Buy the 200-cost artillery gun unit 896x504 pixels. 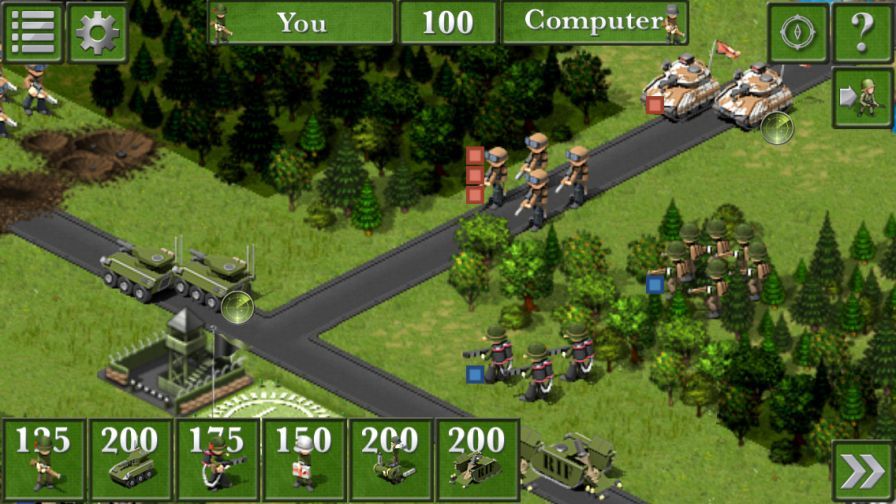(x=390, y=460)
